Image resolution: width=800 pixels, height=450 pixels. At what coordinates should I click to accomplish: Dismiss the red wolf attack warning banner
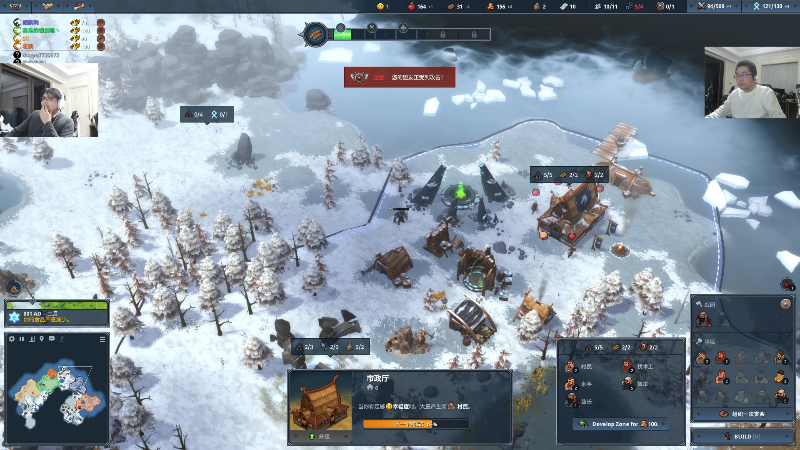(399, 76)
